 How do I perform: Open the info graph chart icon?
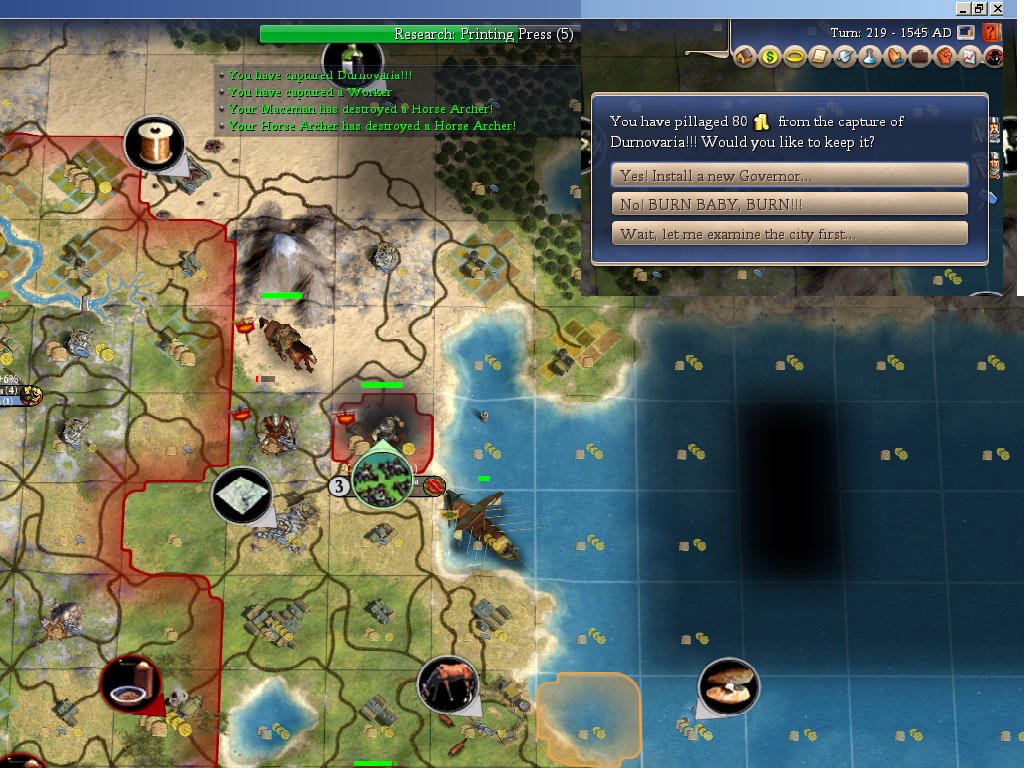pyautogui.click(x=969, y=57)
